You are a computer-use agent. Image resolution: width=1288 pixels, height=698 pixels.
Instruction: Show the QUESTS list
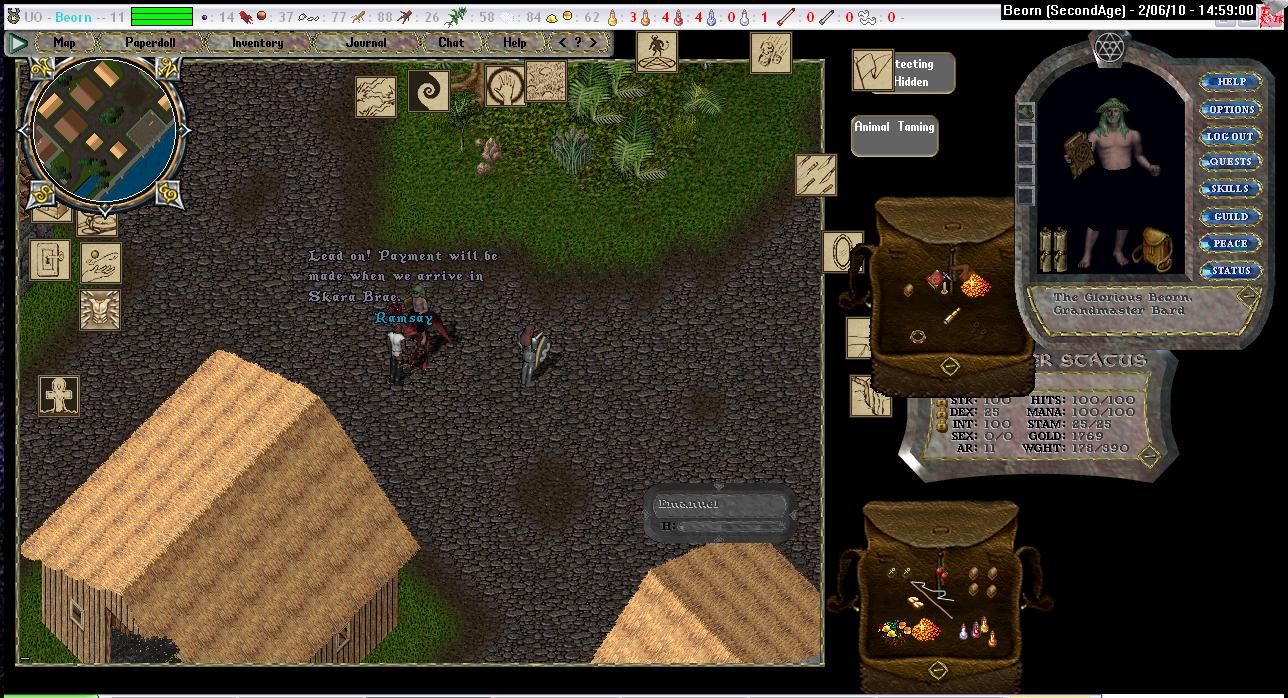pyautogui.click(x=1230, y=162)
